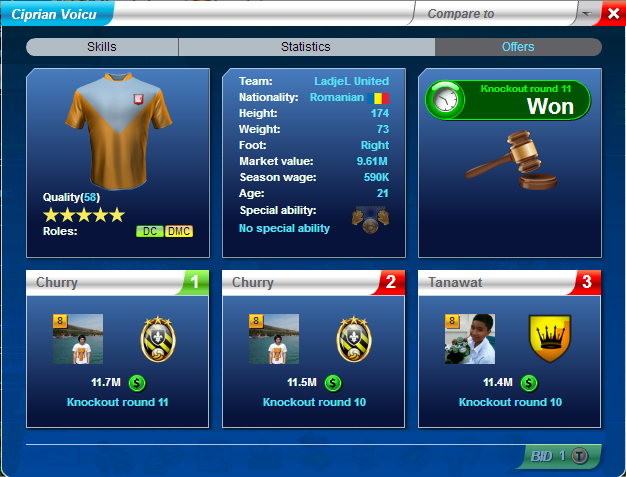Image resolution: width=626 pixels, height=477 pixels.
Task: Select the Offers tab
Action: pos(517,47)
